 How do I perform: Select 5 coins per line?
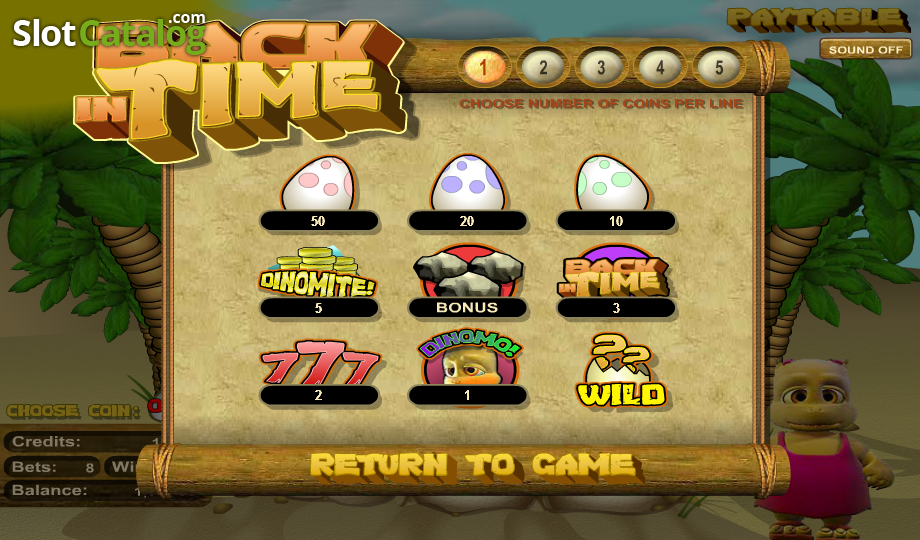pyautogui.click(x=718, y=67)
